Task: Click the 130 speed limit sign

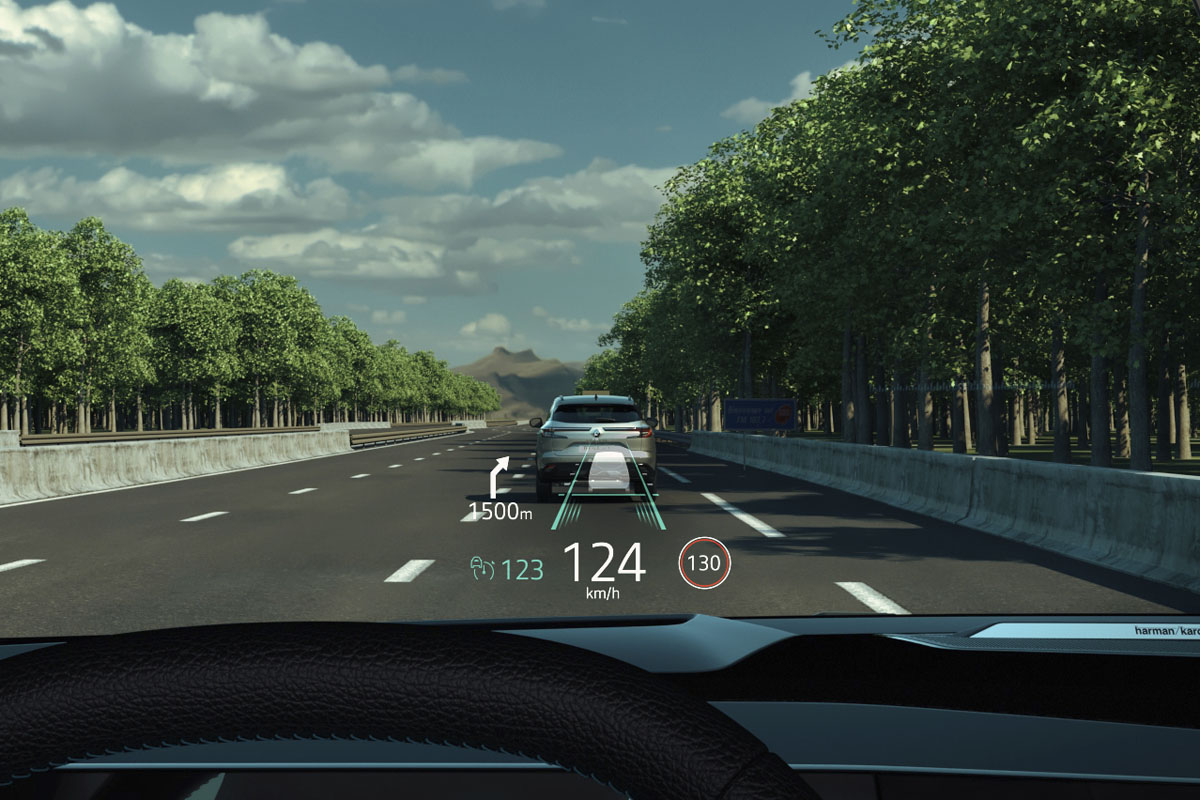Action: [704, 563]
